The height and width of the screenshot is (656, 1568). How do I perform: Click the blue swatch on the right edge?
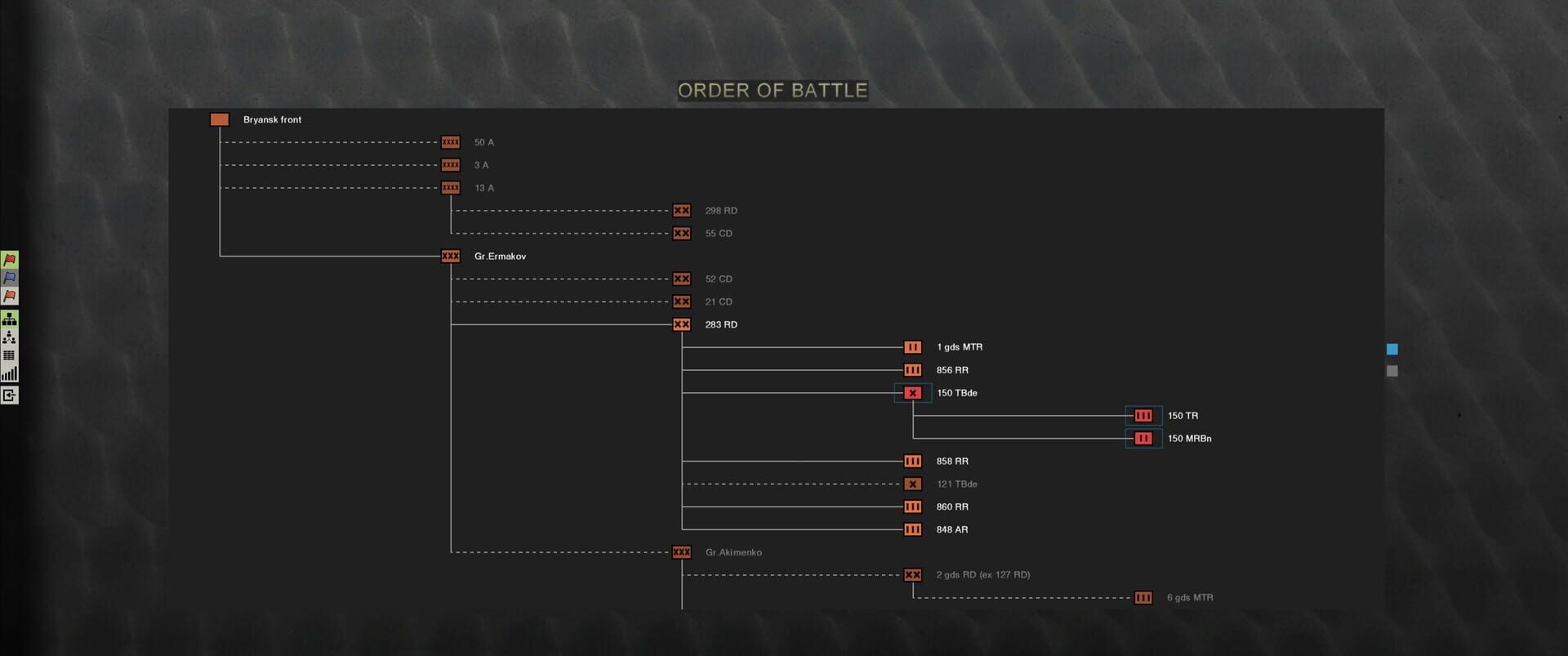(1392, 349)
